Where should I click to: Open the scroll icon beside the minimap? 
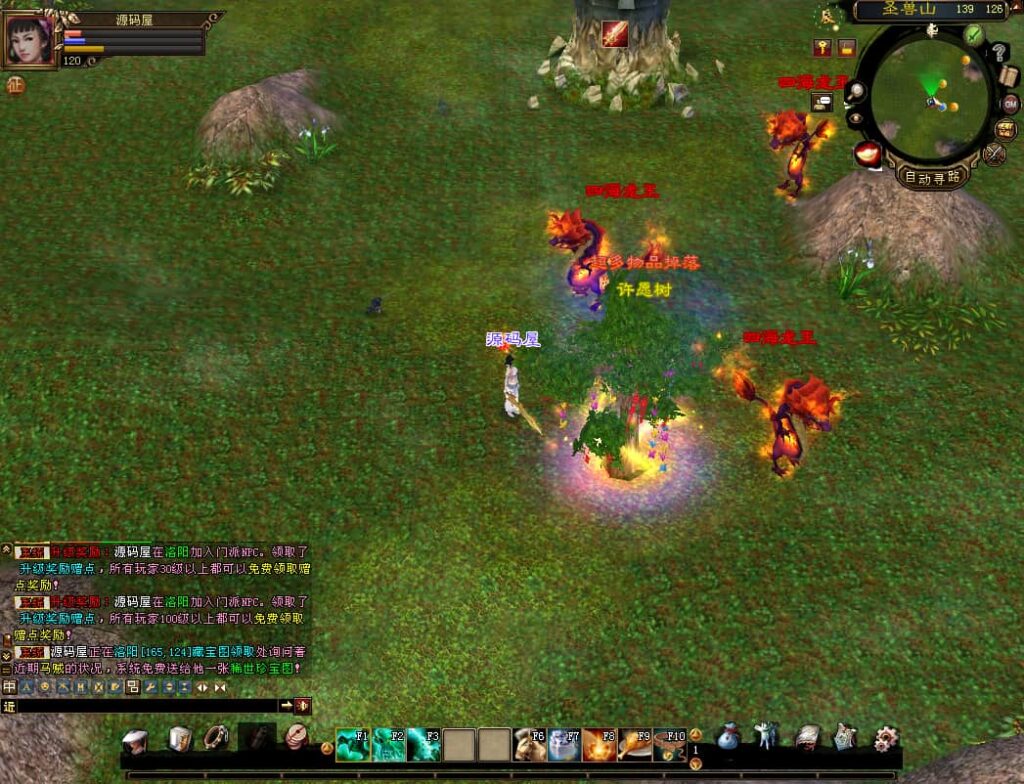(x=1008, y=76)
